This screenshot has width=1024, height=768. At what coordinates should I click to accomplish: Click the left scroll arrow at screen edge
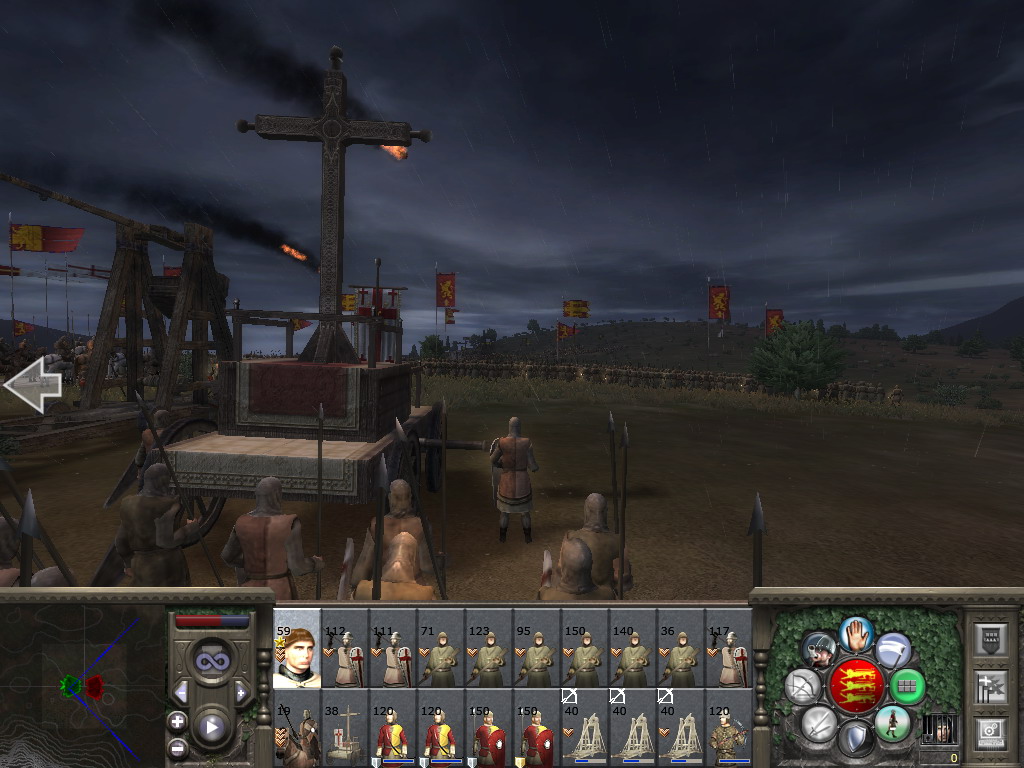pyautogui.click(x=32, y=384)
